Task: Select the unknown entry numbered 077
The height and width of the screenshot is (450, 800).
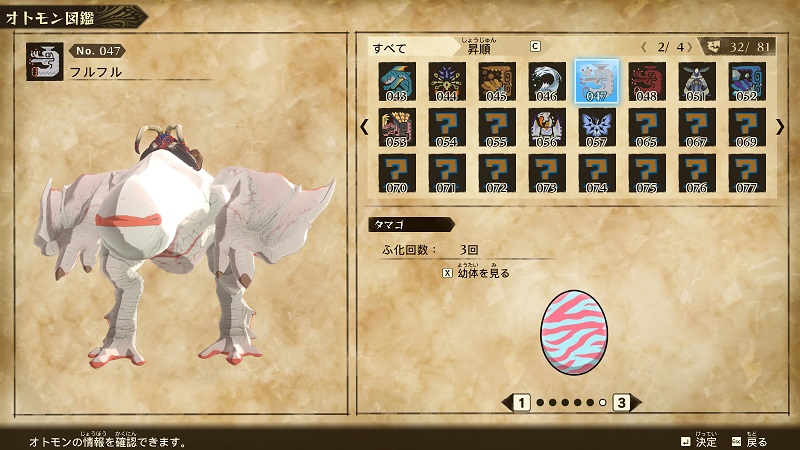Action: tap(746, 172)
